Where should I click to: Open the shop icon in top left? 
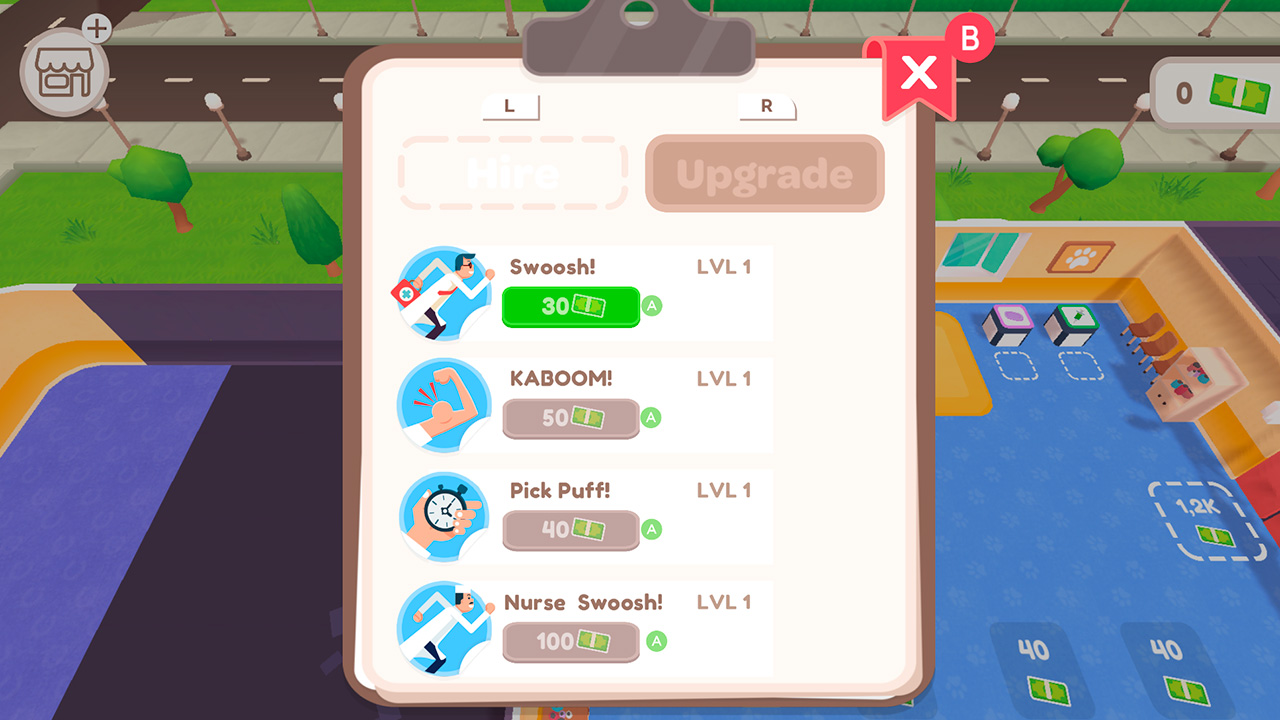click(62, 75)
